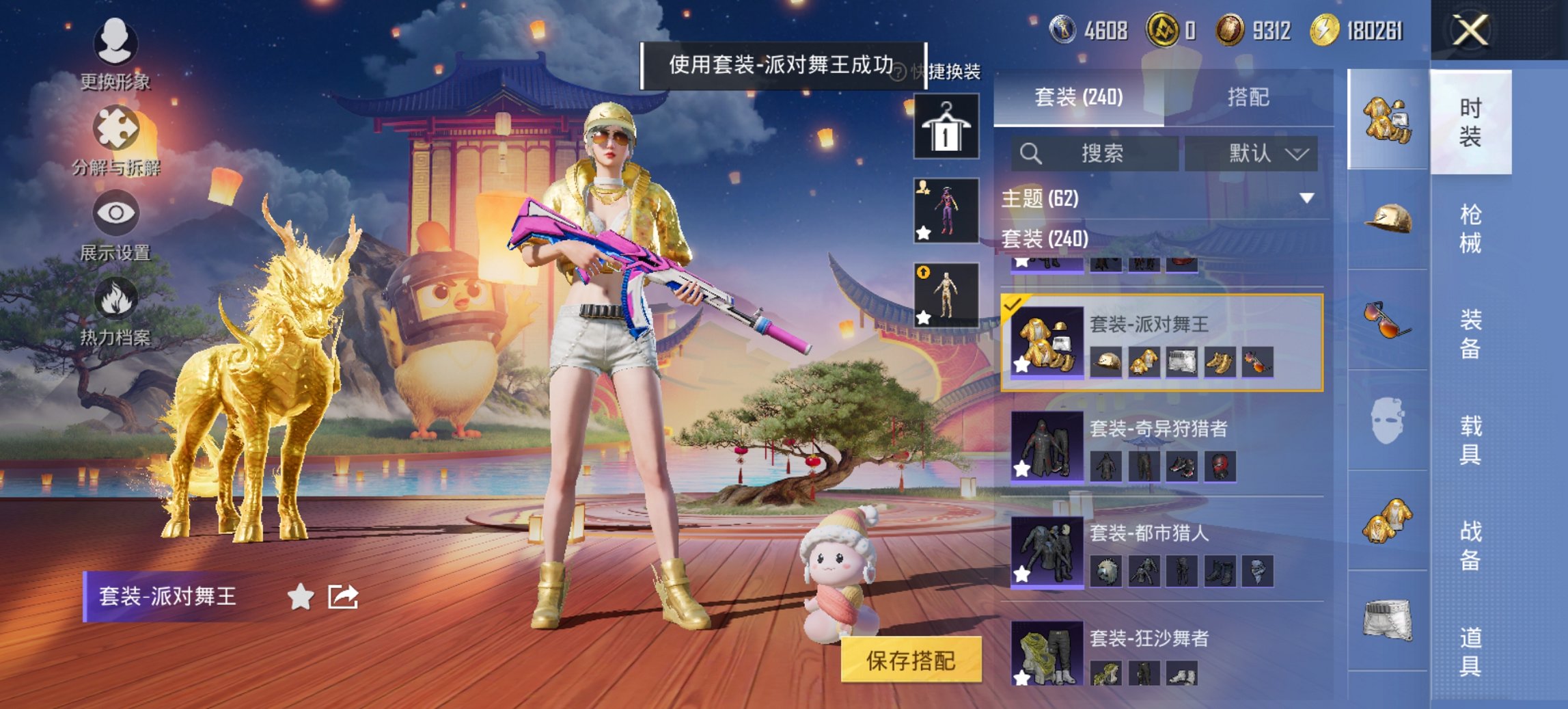Open the 分解与拆解 dismantle panel
This screenshot has height=709, width=1568.
(116, 126)
